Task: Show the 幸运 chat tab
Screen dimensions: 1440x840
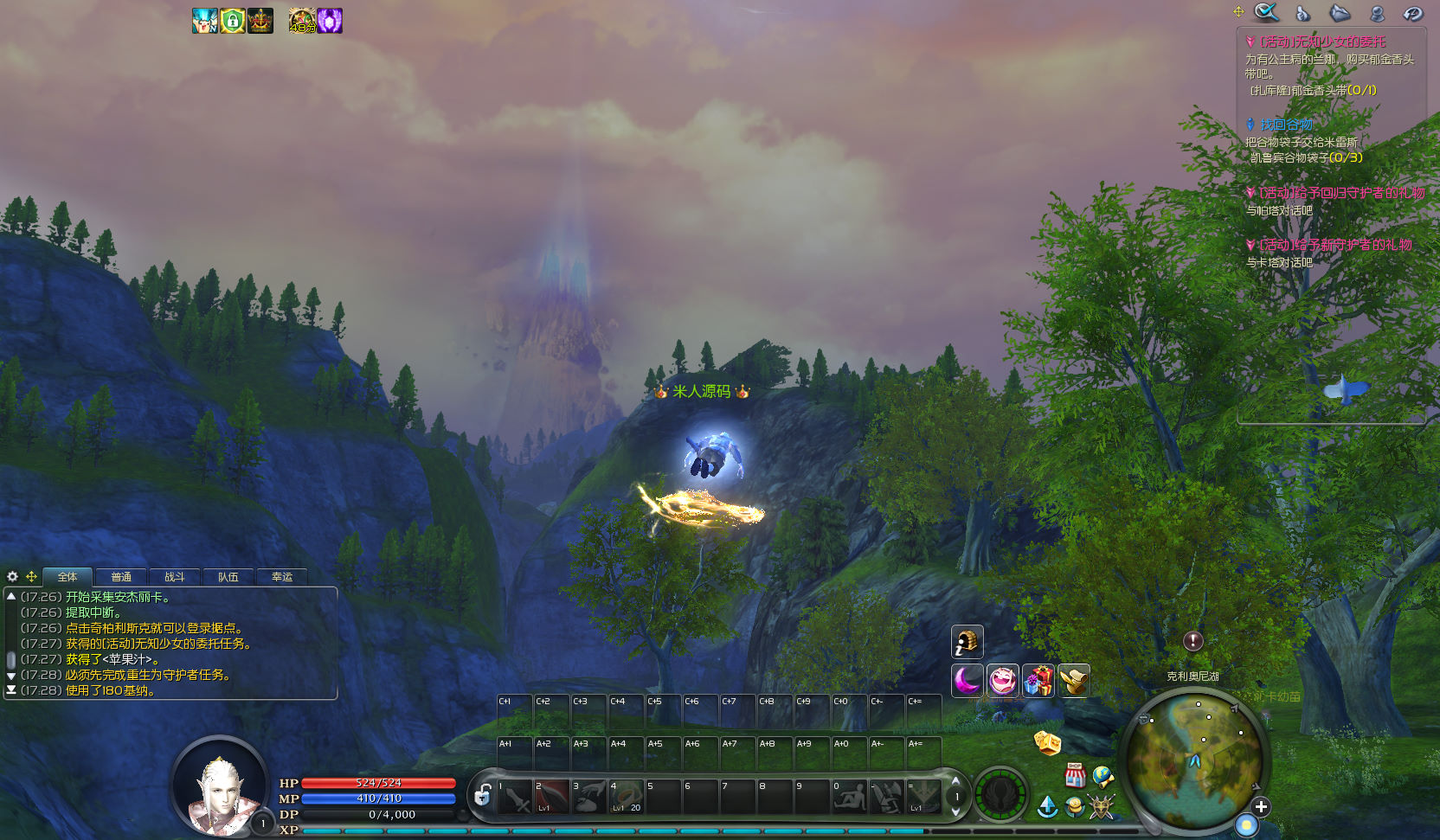Action: (282, 577)
